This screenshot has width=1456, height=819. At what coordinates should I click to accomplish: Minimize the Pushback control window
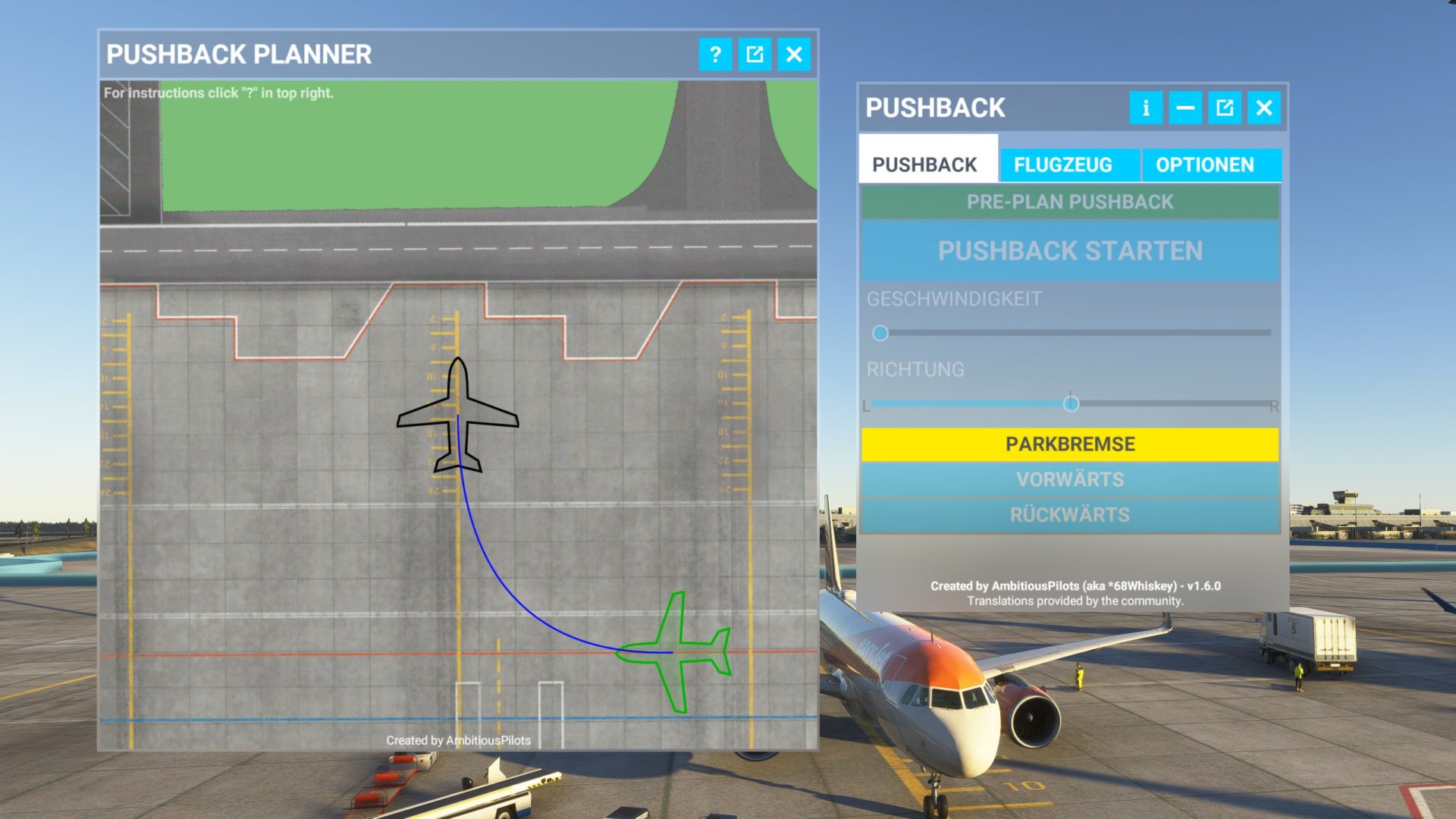[x=1185, y=108]
